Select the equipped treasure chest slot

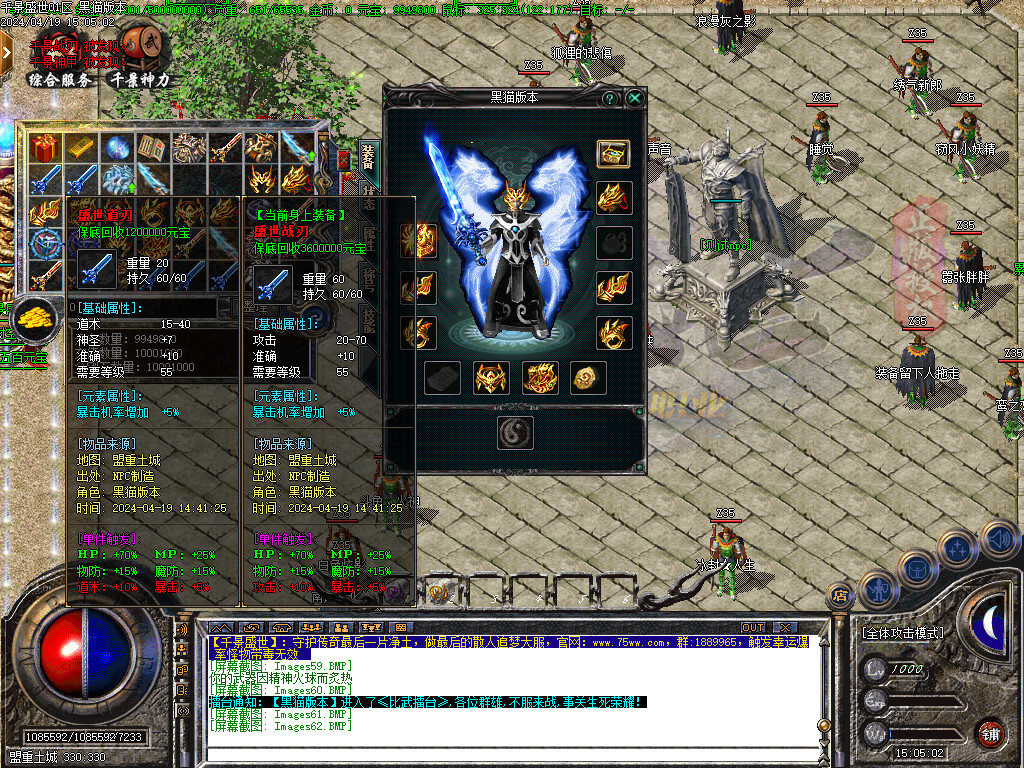(613, 153)
